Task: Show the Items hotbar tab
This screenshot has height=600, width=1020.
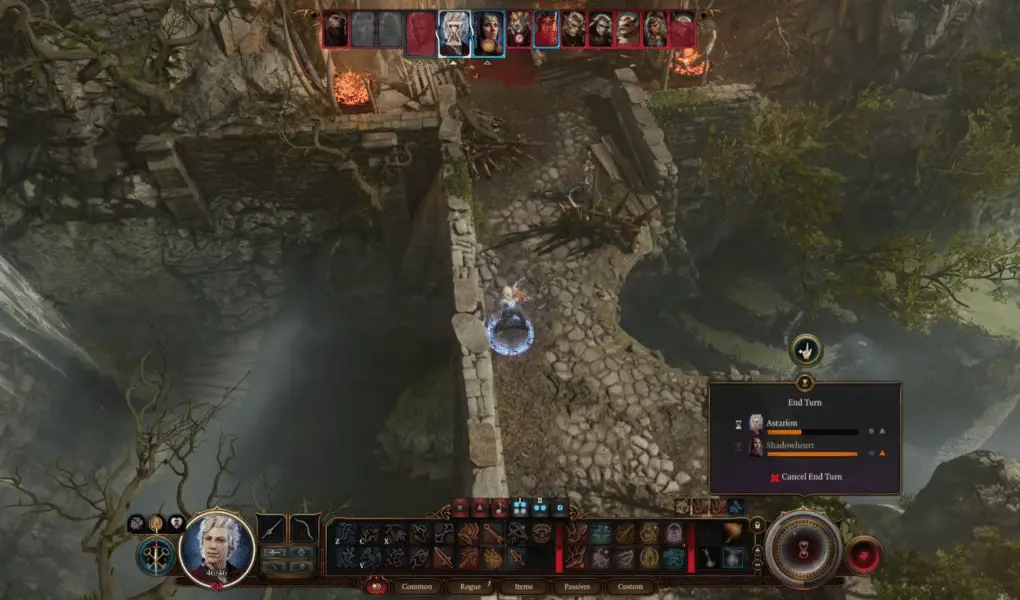Action: click(x=524, y=587)
